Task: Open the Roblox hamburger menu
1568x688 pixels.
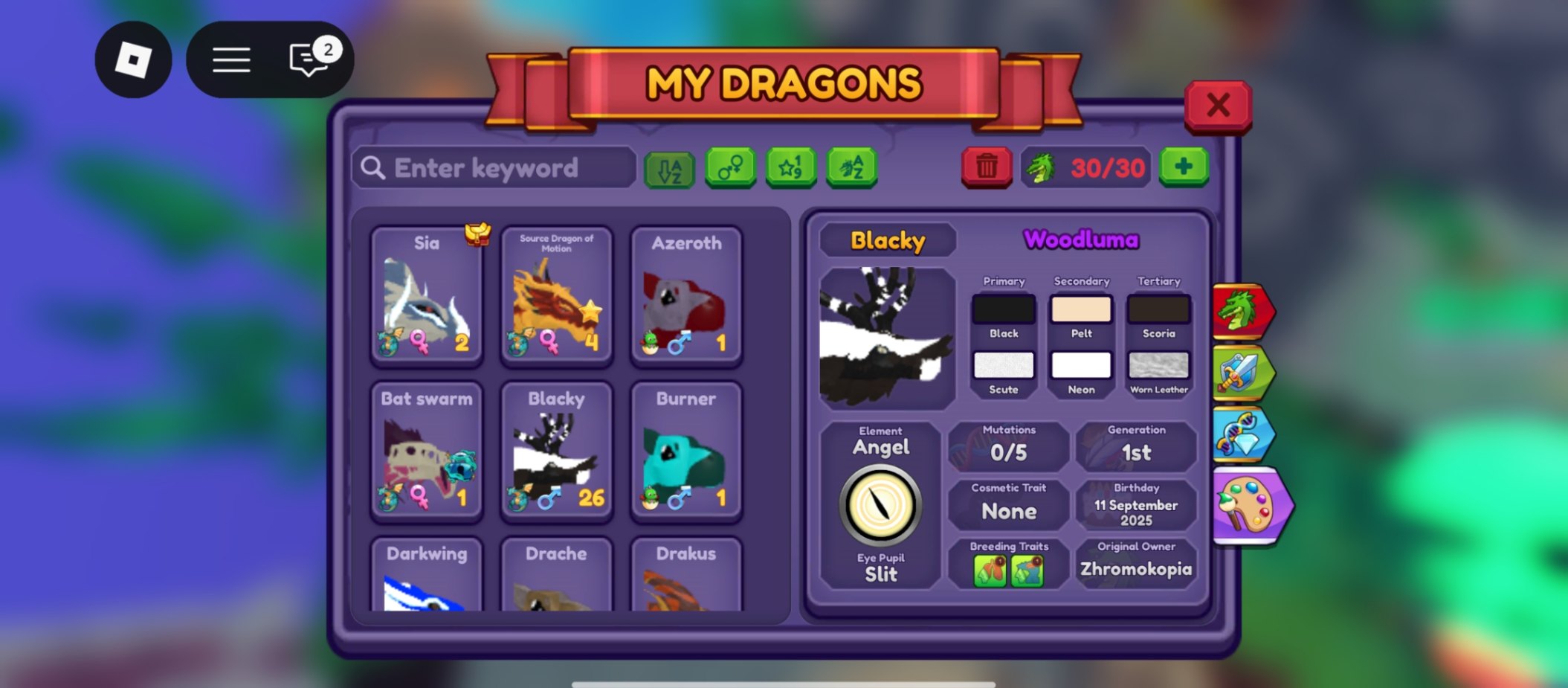Action: (231, 60)
